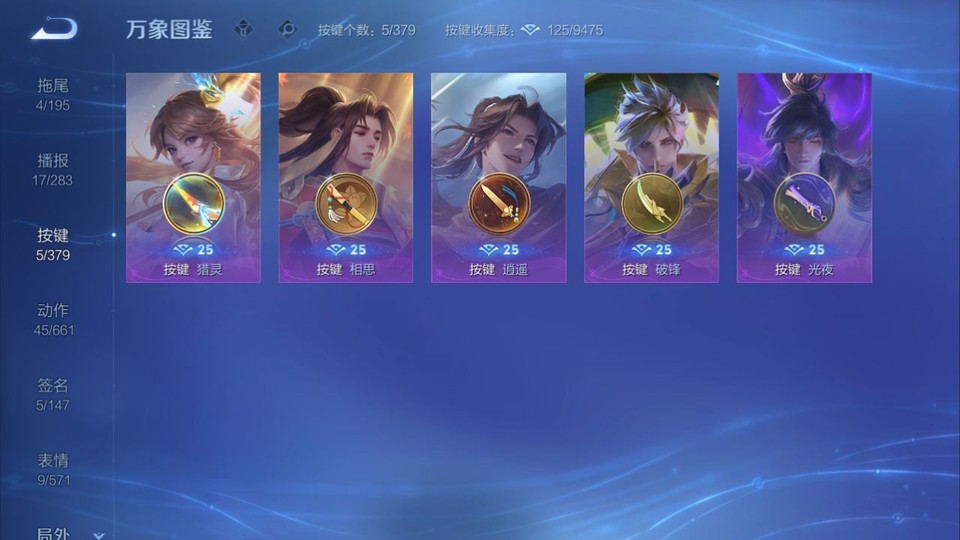This screenshot has height=540, width=960.
Task: Choose the 按键 相思 card
Action: (x=346, y=178)
